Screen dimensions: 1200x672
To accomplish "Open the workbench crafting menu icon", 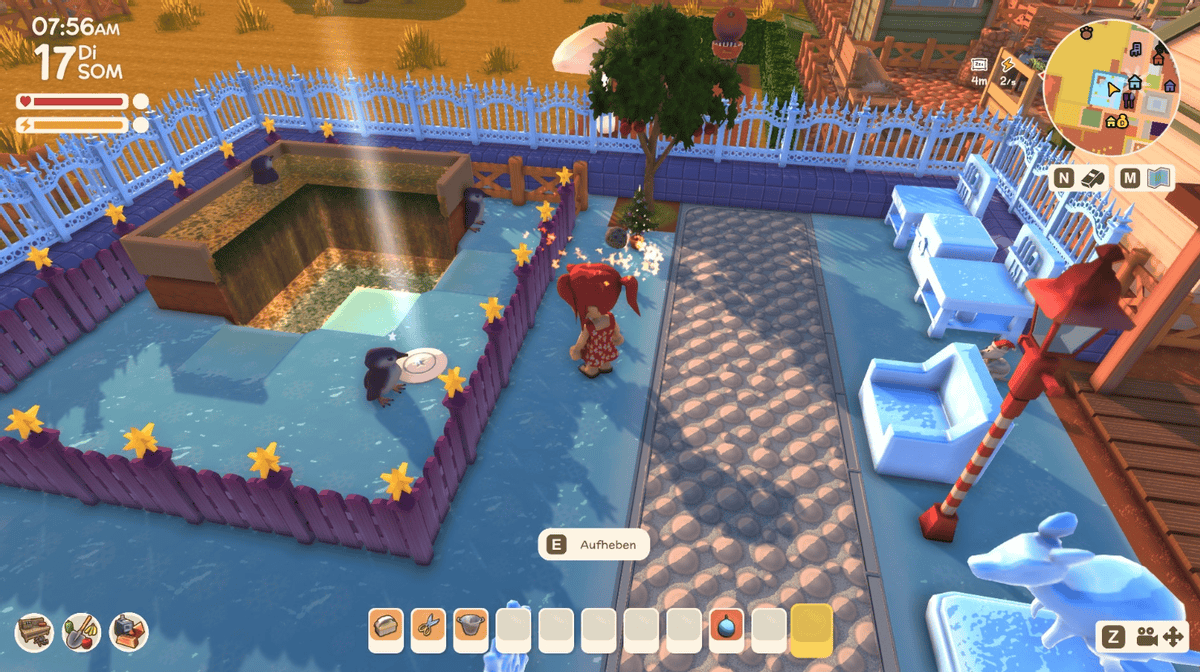I will 34,631.
